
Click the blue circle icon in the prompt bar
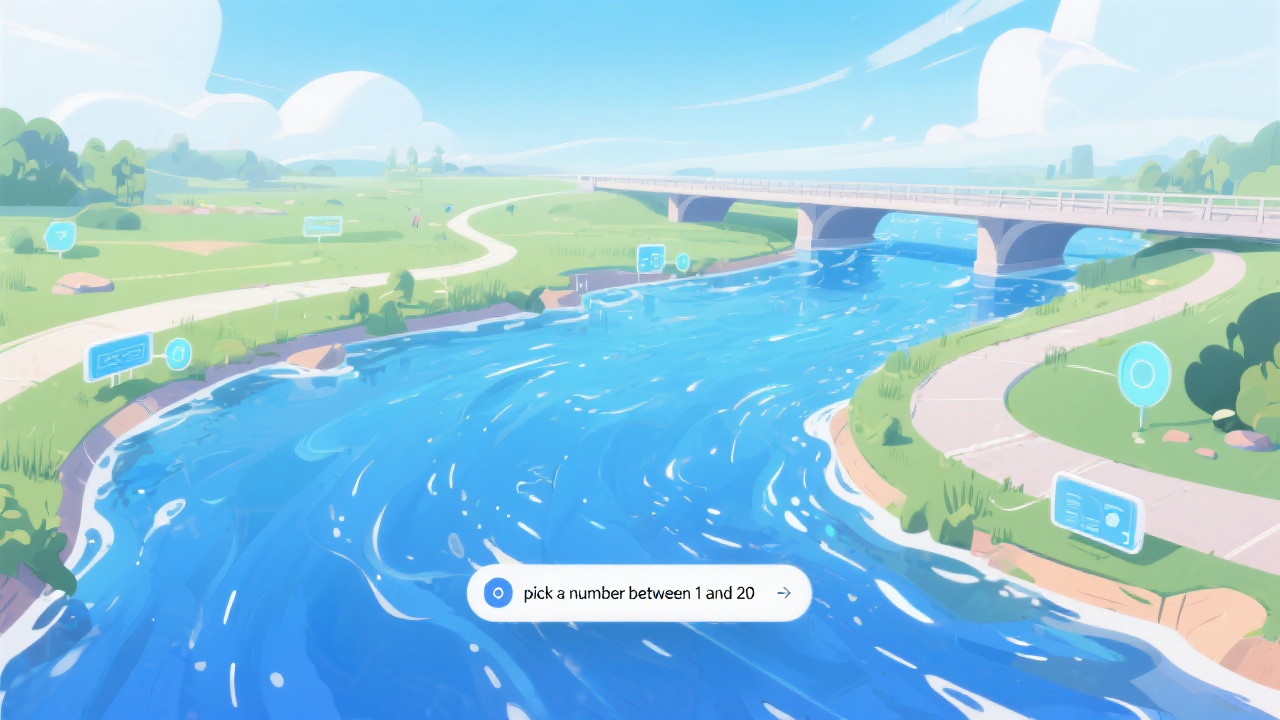497,593
